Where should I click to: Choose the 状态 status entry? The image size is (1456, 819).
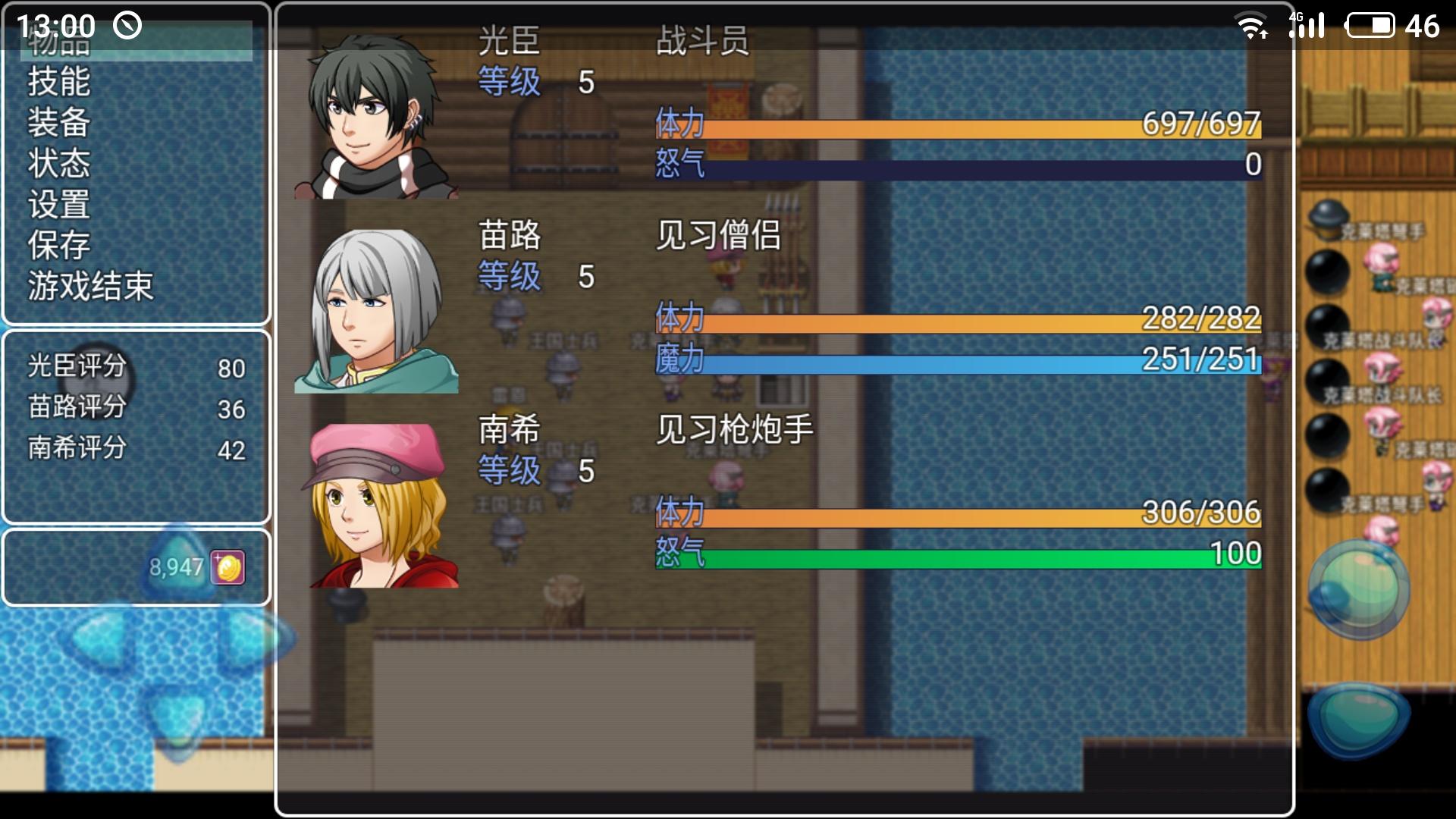tap(59, 164)
